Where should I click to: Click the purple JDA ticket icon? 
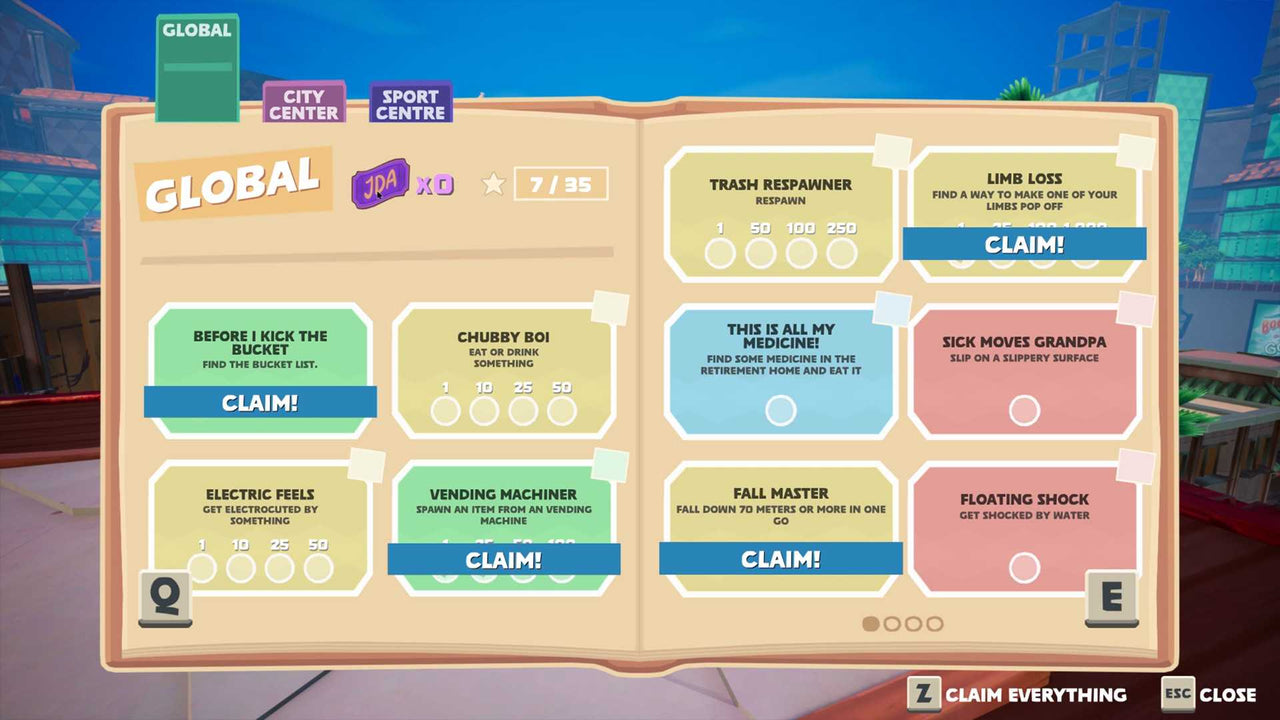point(381,184)
